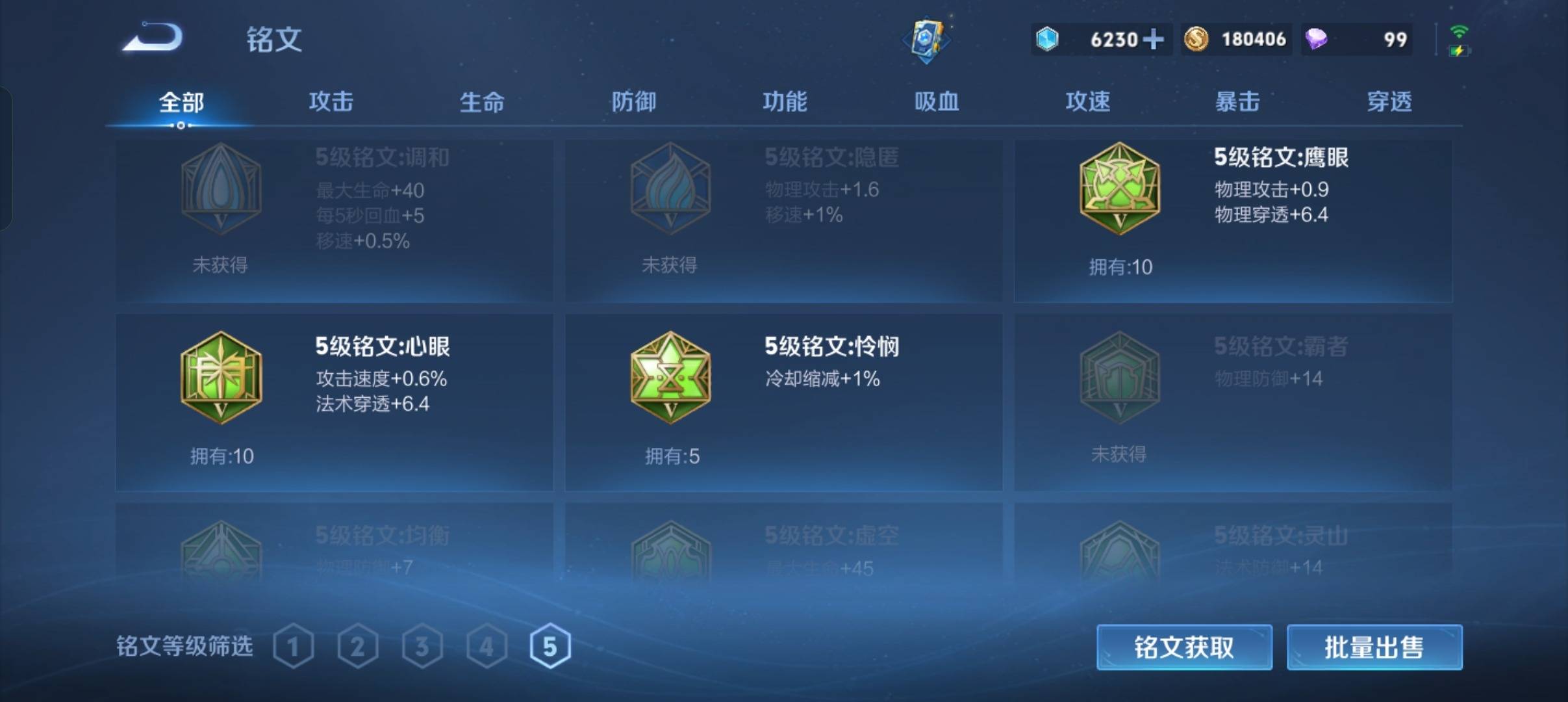Image resolution: width=1568 pixels, height=702 pixels.
Task: Open the 吸血 category
Action: tap(938, 102)
